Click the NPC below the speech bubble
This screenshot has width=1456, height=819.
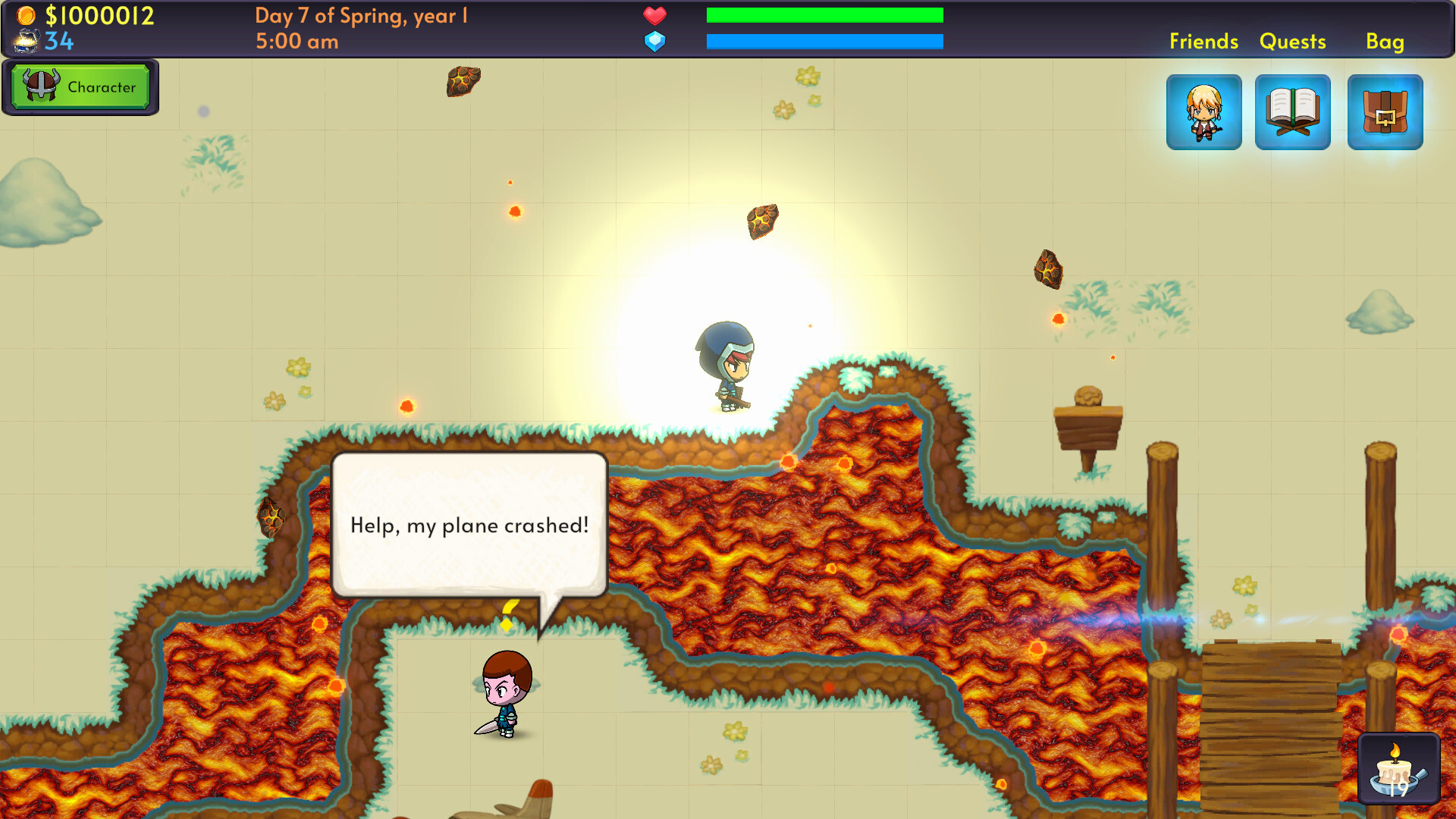(x=508, y=690)
